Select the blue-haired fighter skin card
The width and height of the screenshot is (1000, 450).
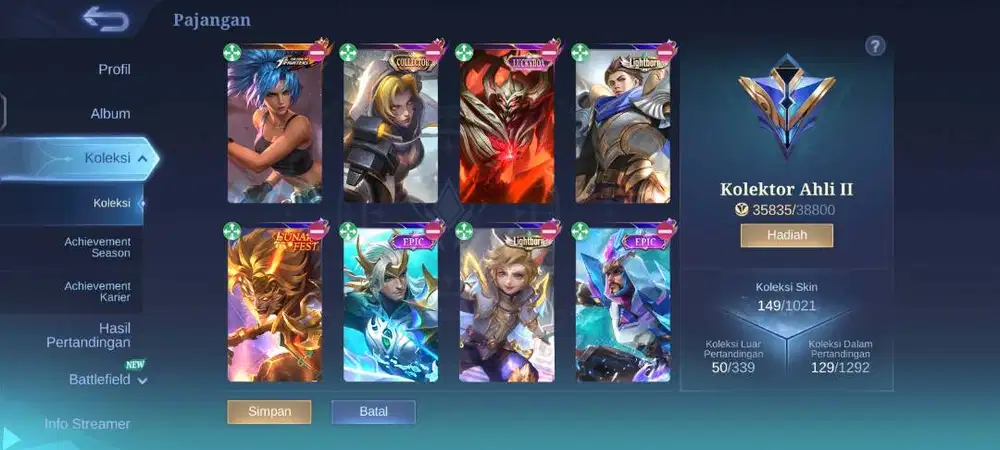(x=274, y=128)
